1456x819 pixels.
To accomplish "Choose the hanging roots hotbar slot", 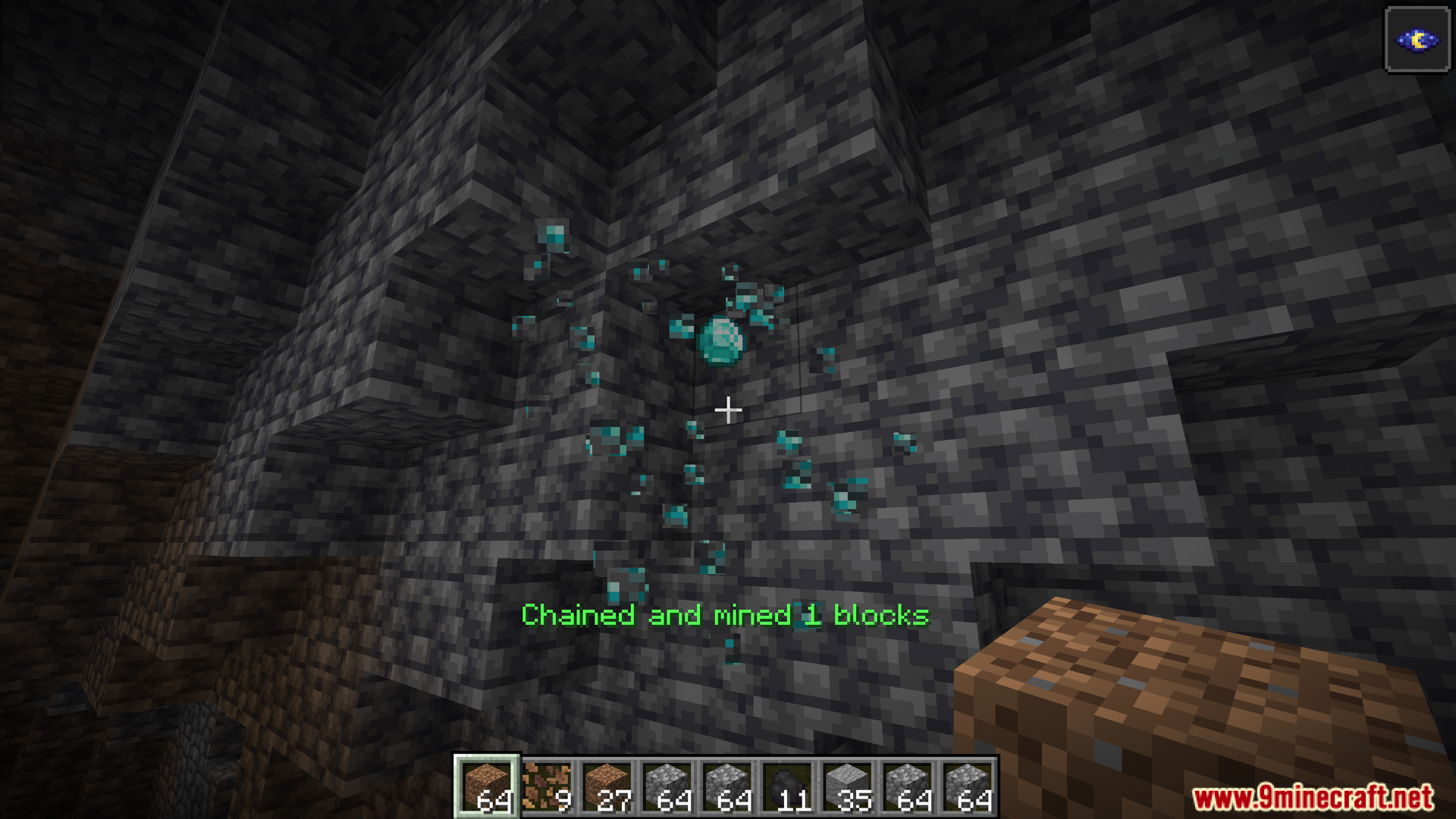I will pyautogui.click(x=547, y=786).
